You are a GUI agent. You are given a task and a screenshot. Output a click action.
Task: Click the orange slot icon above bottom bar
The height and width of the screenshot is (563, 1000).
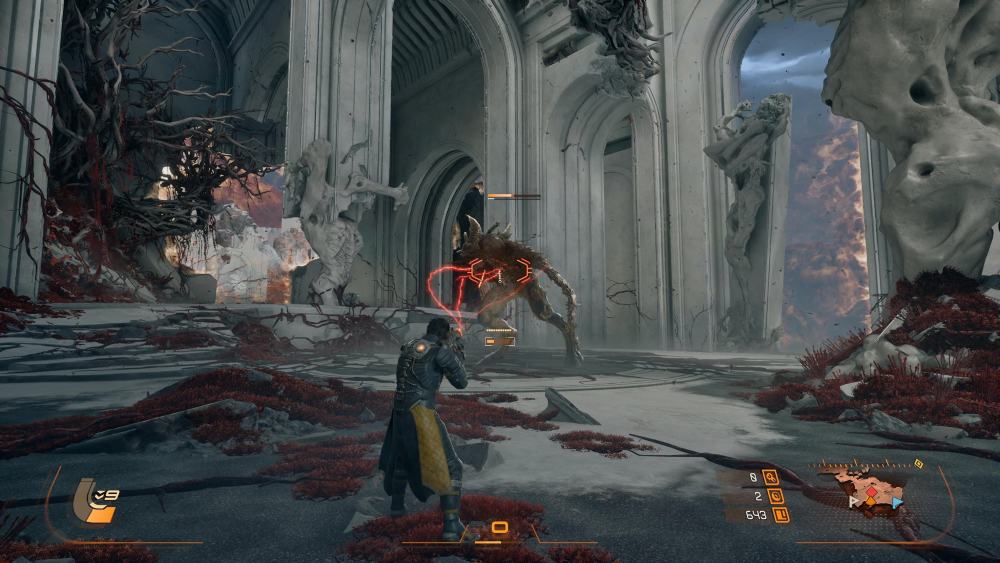(499, 527)
